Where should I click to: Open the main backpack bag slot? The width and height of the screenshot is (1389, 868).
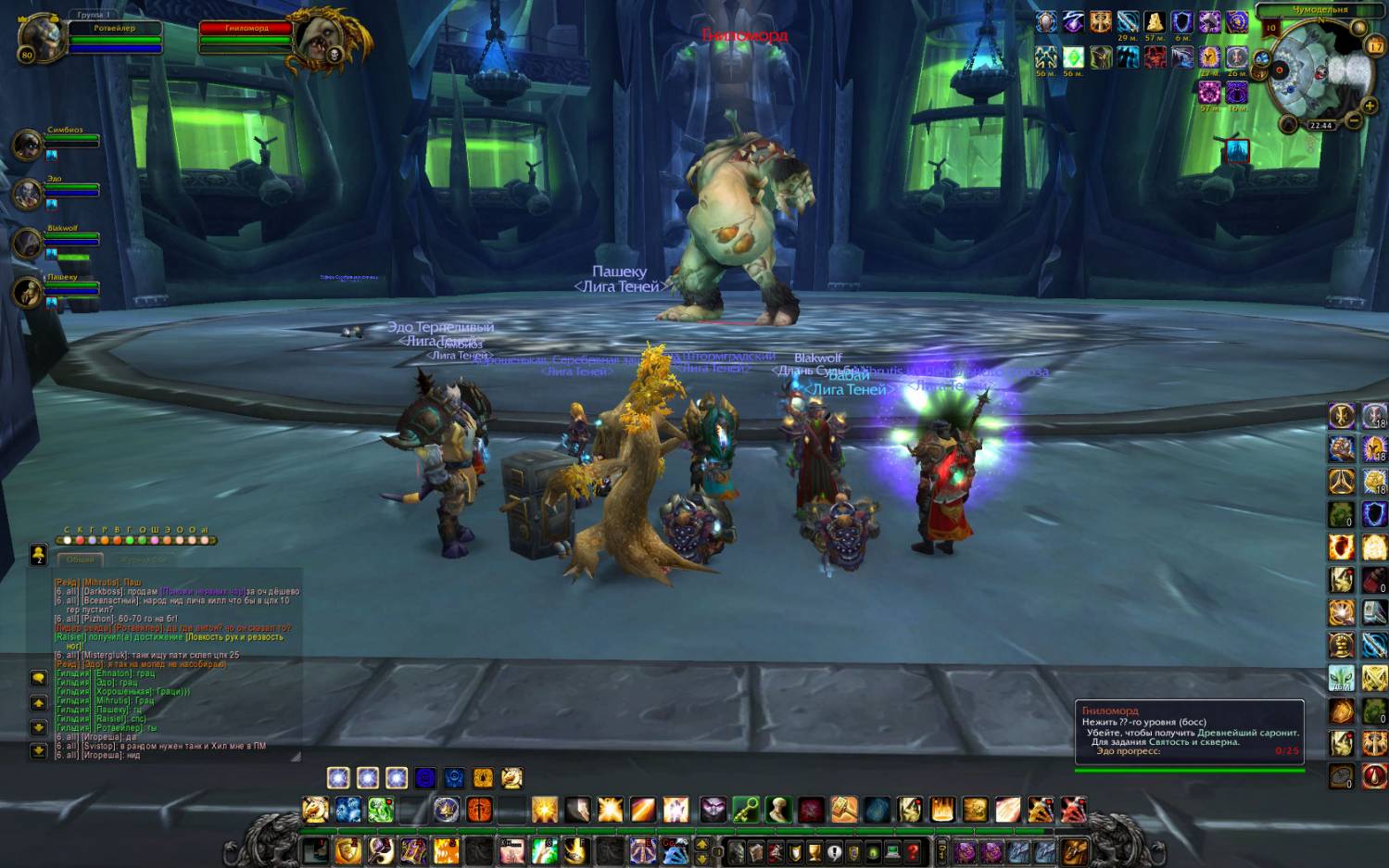pos(1075,850)
